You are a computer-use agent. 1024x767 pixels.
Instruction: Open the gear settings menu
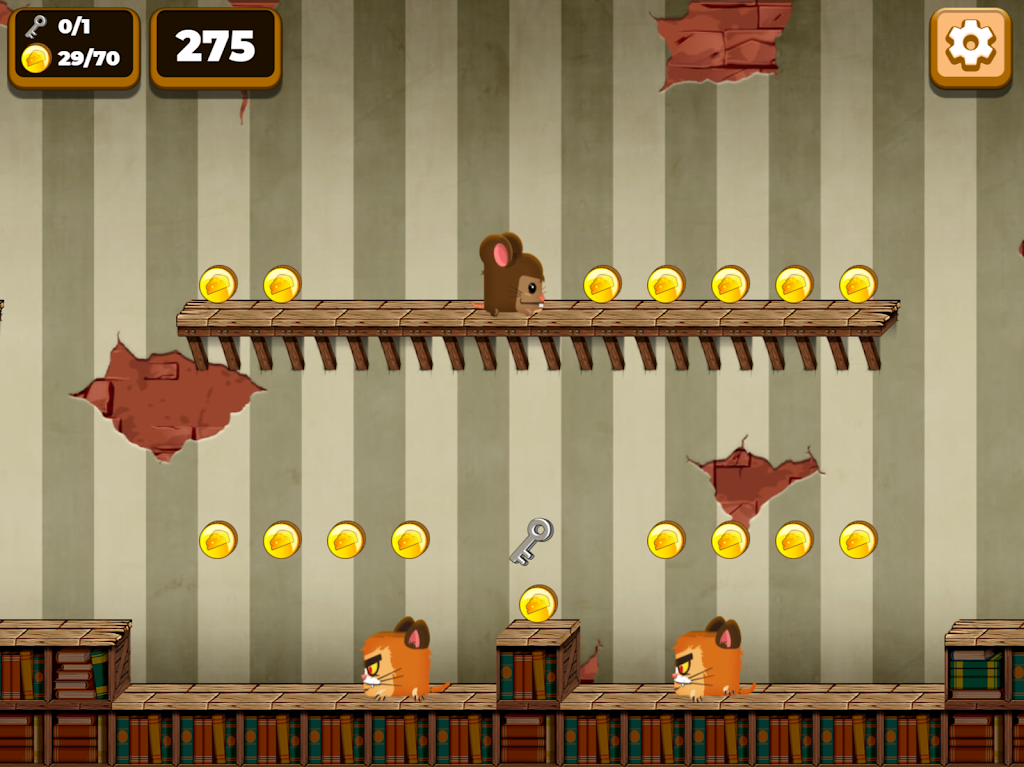coord(970,46)
